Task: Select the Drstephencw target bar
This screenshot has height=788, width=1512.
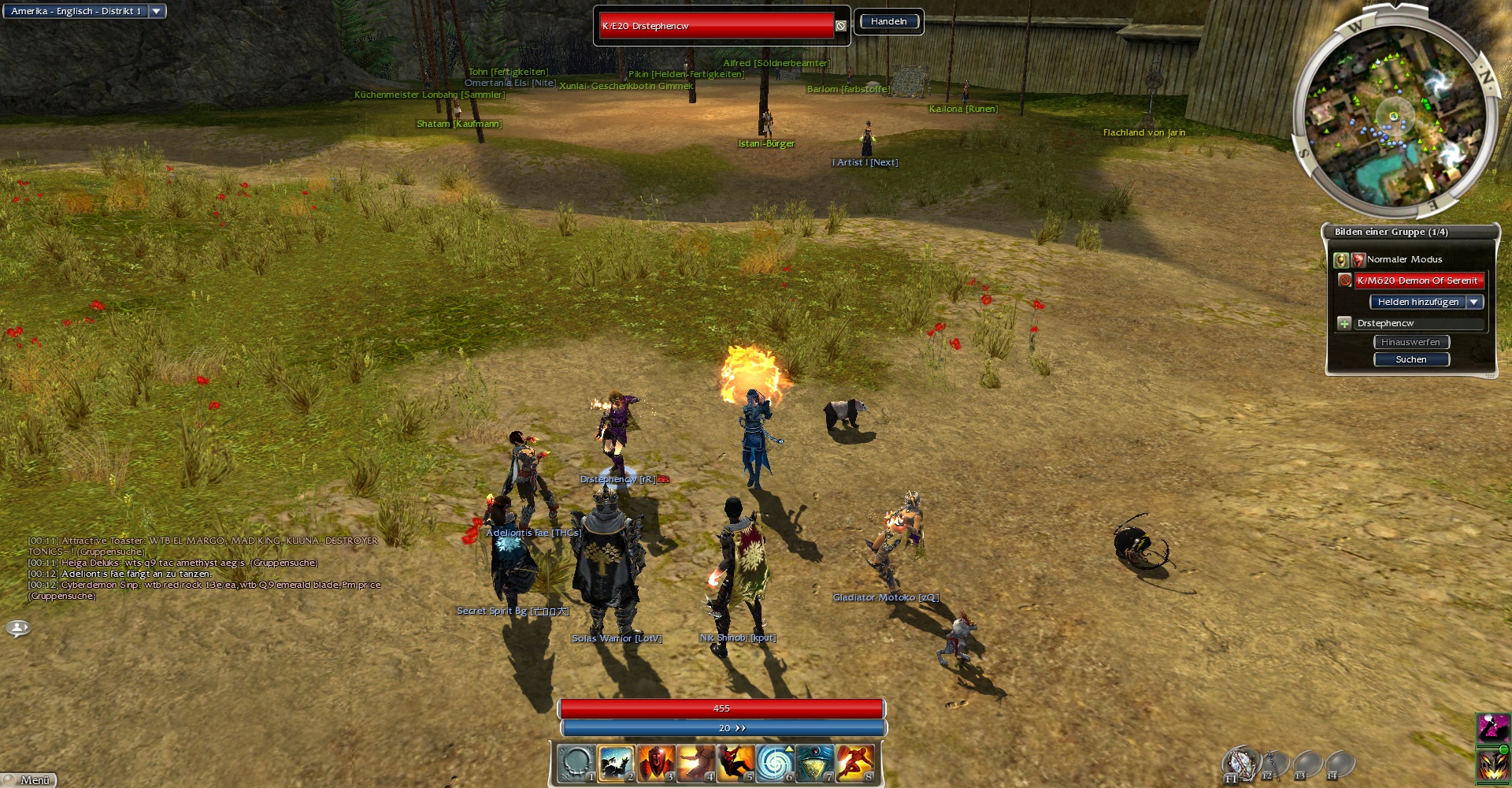Action: 716,26
